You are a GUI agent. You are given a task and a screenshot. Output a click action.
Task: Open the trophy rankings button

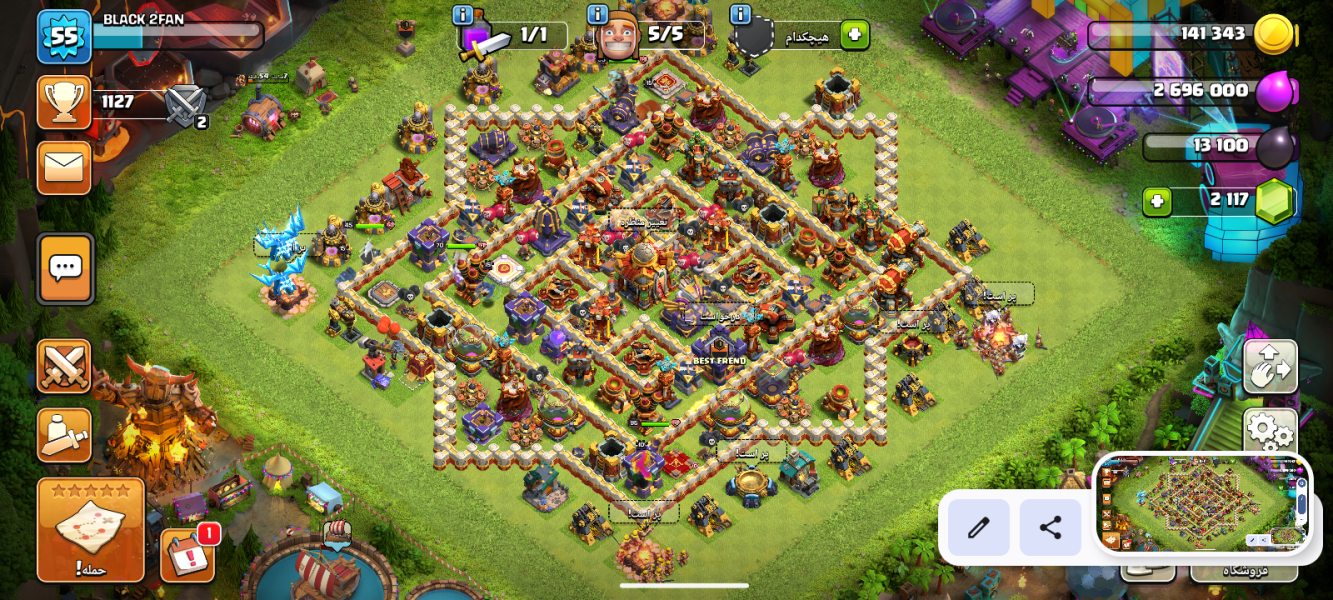[x=64, y=102]
